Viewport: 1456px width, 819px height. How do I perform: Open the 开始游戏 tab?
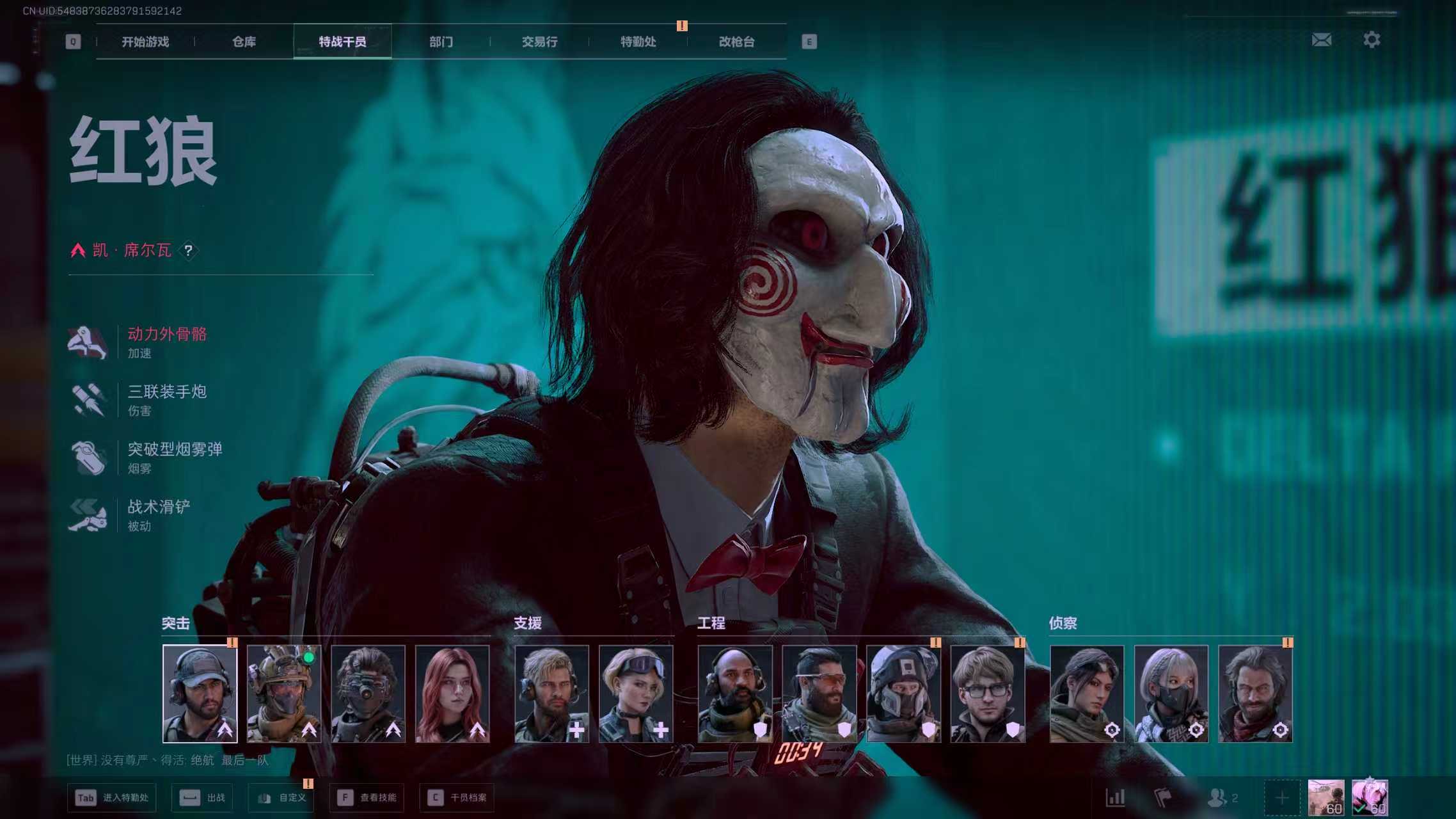[145, 42]
